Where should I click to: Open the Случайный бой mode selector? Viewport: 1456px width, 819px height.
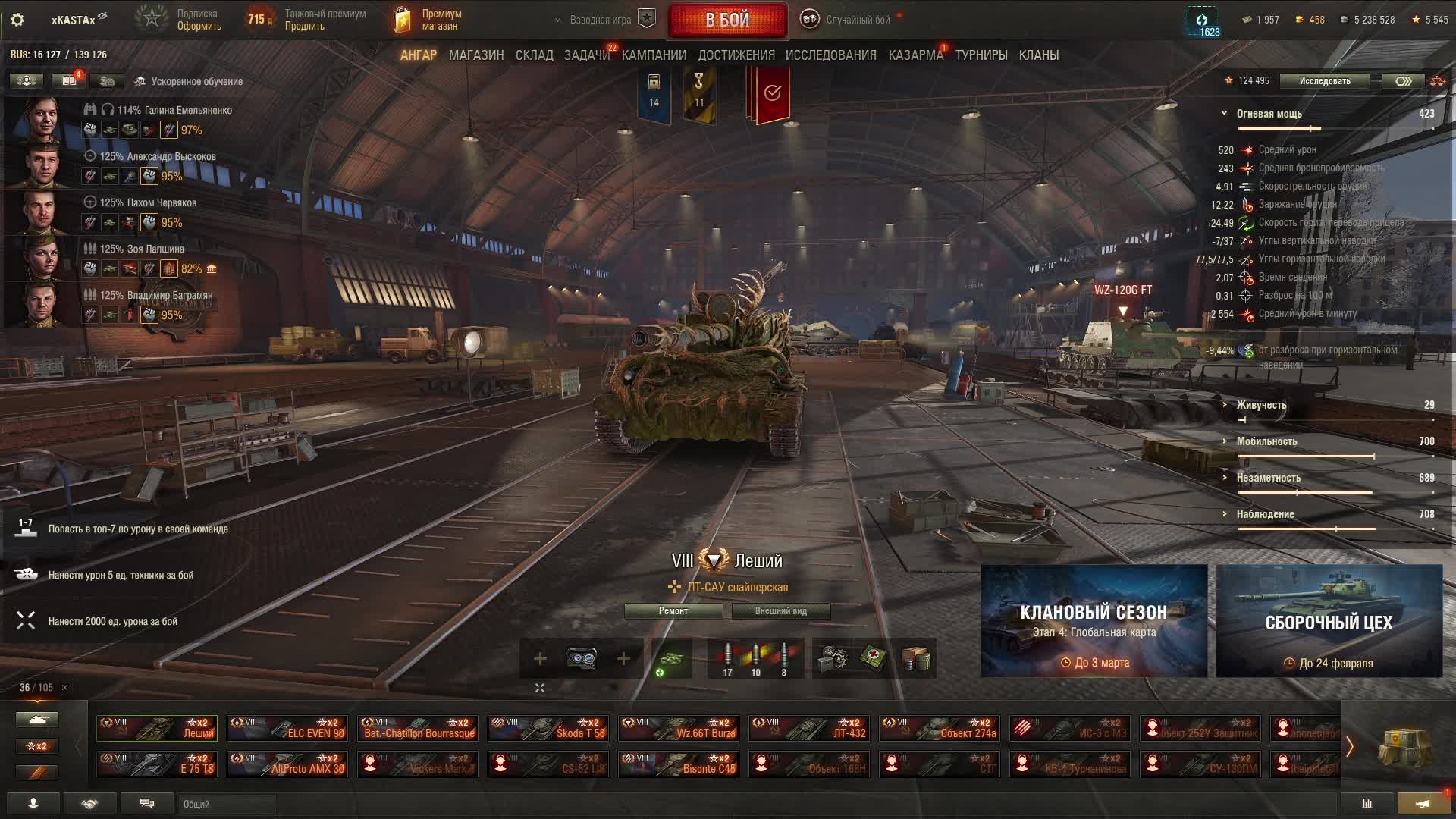(857, 20)
